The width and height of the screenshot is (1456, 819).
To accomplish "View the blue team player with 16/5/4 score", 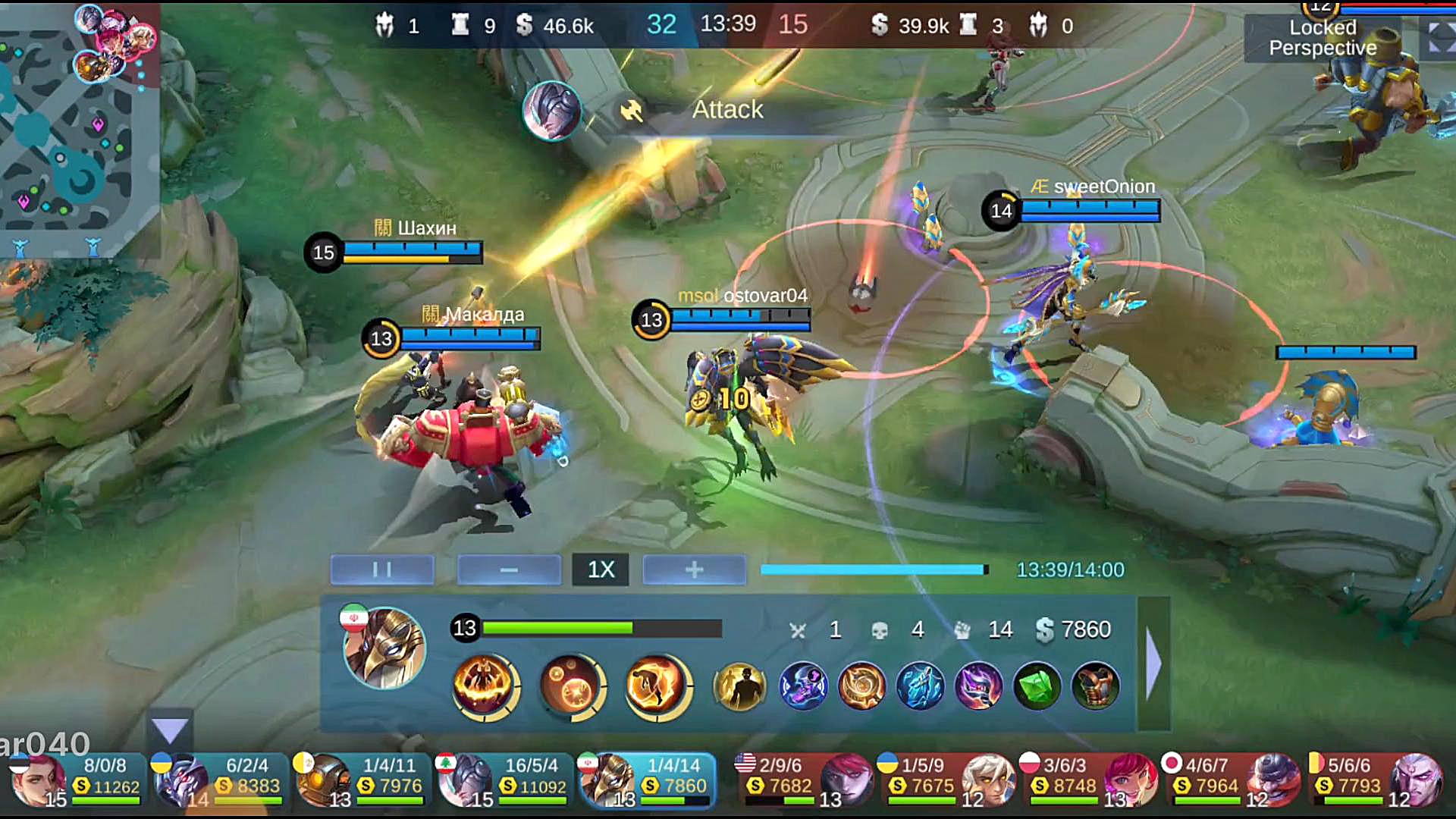I will 504,780.
